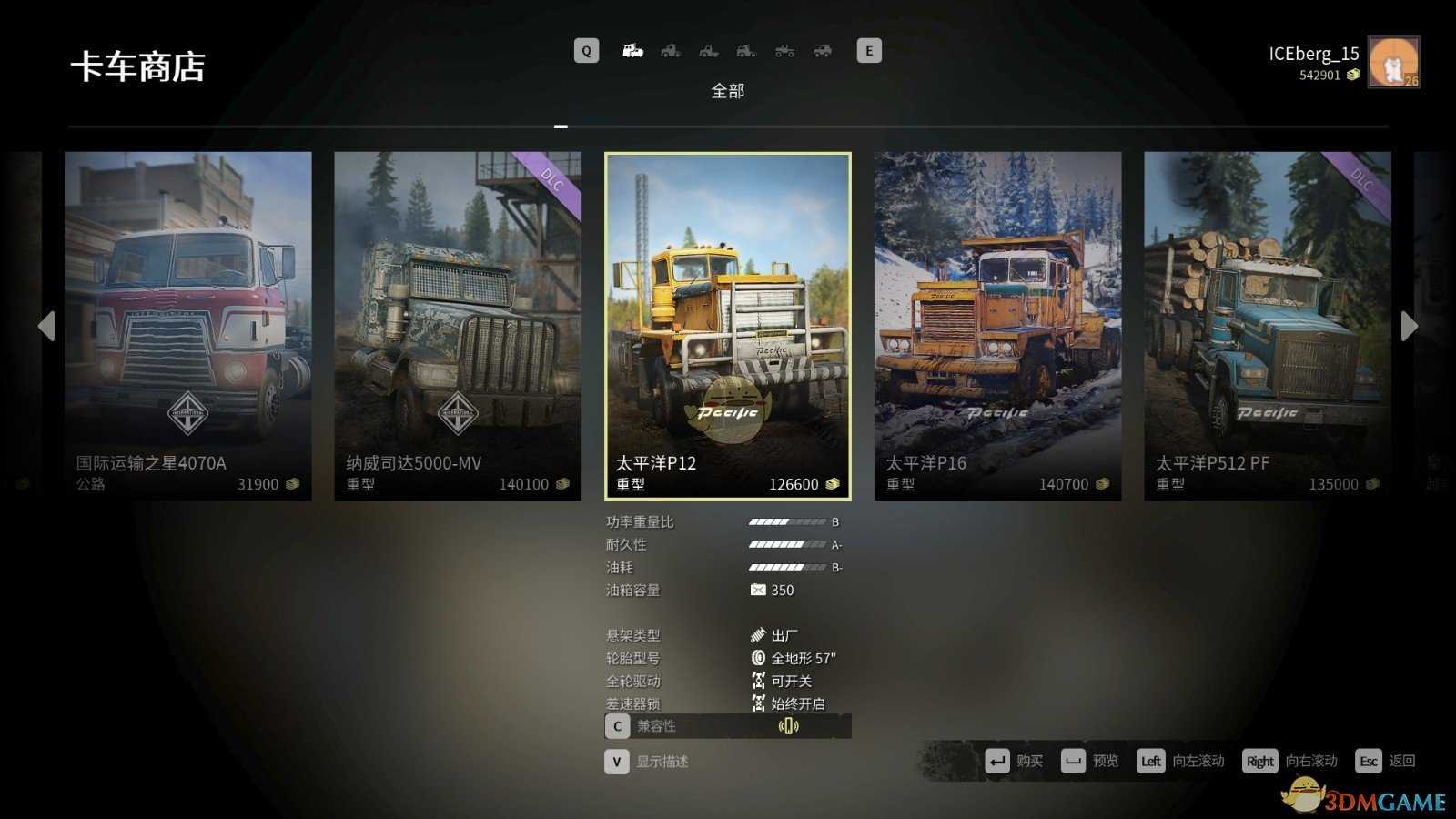Open the ICEberg_15 player profile avatar
Viewport: 1456px width, 819px height.
click(1393, 62)
